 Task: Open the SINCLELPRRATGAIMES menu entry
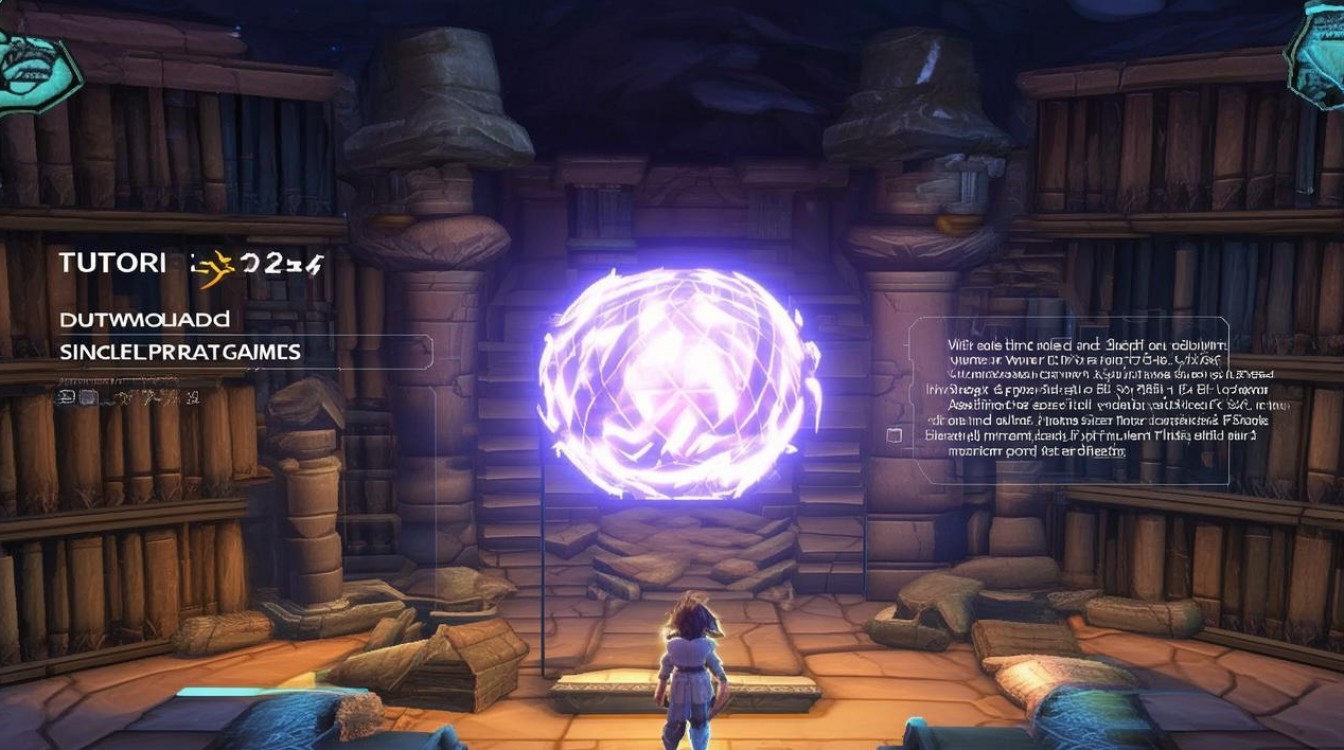180,352
